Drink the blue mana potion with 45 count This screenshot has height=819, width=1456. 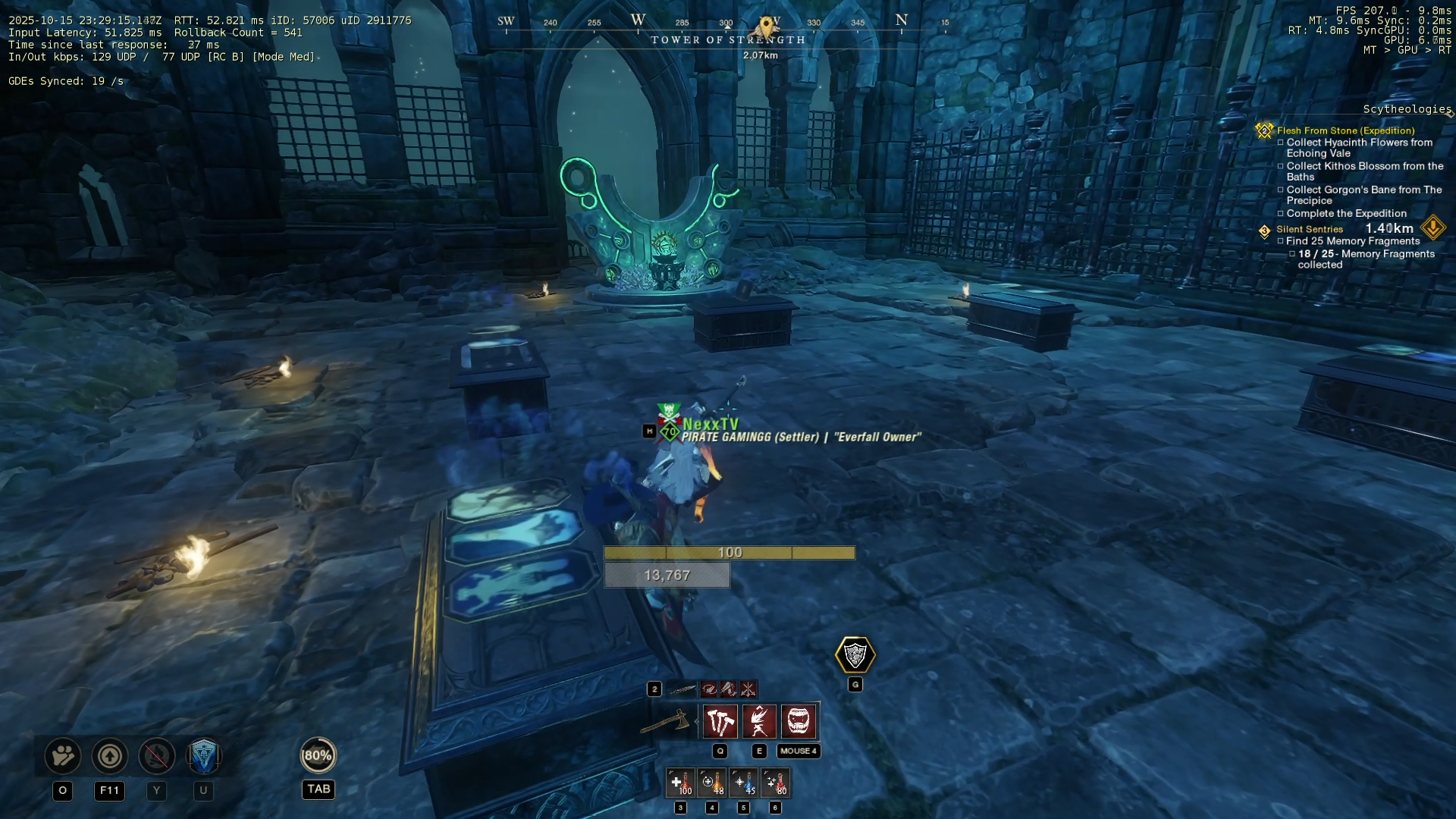[744, 783]
